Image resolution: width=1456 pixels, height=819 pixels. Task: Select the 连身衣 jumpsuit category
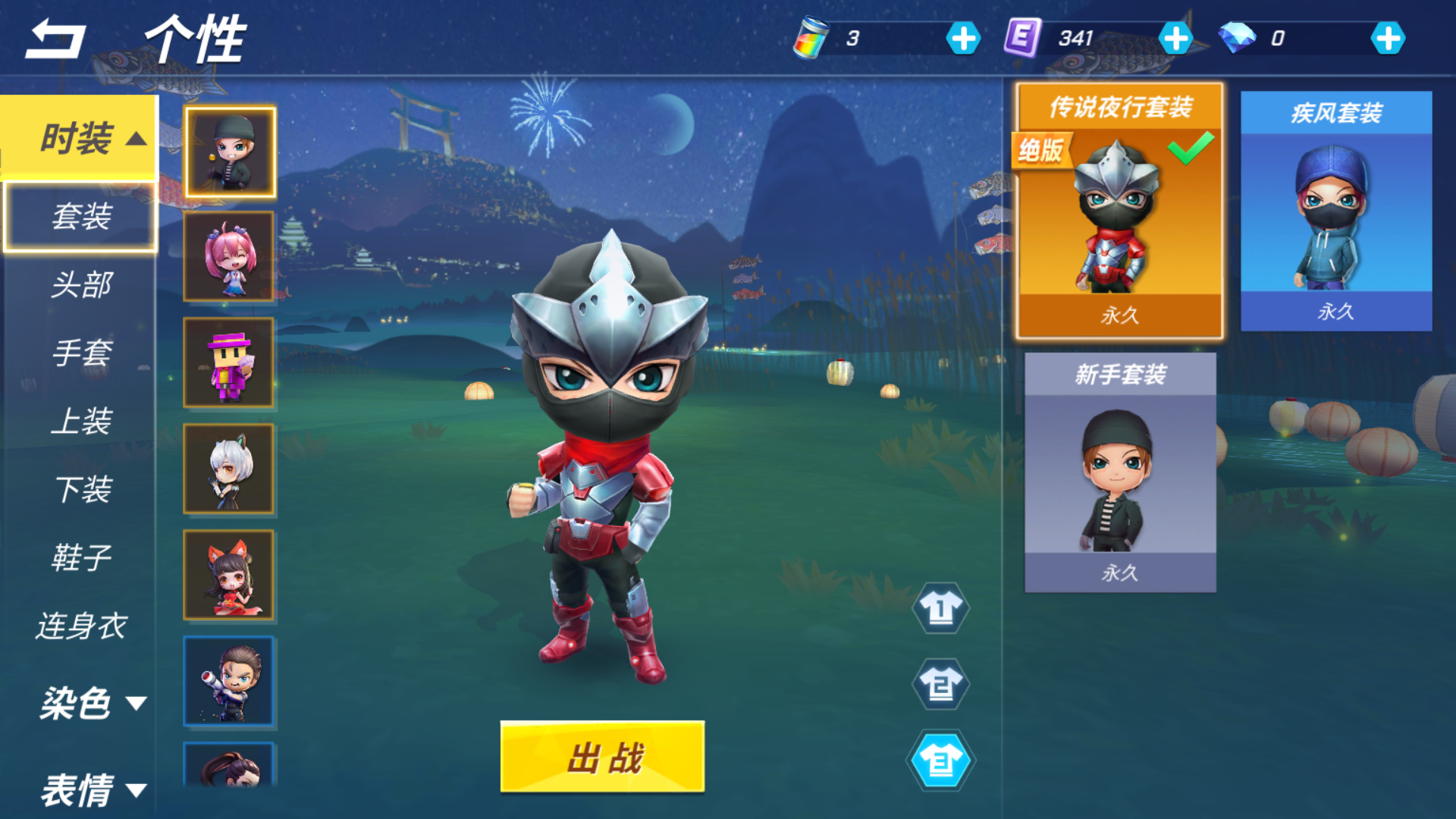(81, 626)
